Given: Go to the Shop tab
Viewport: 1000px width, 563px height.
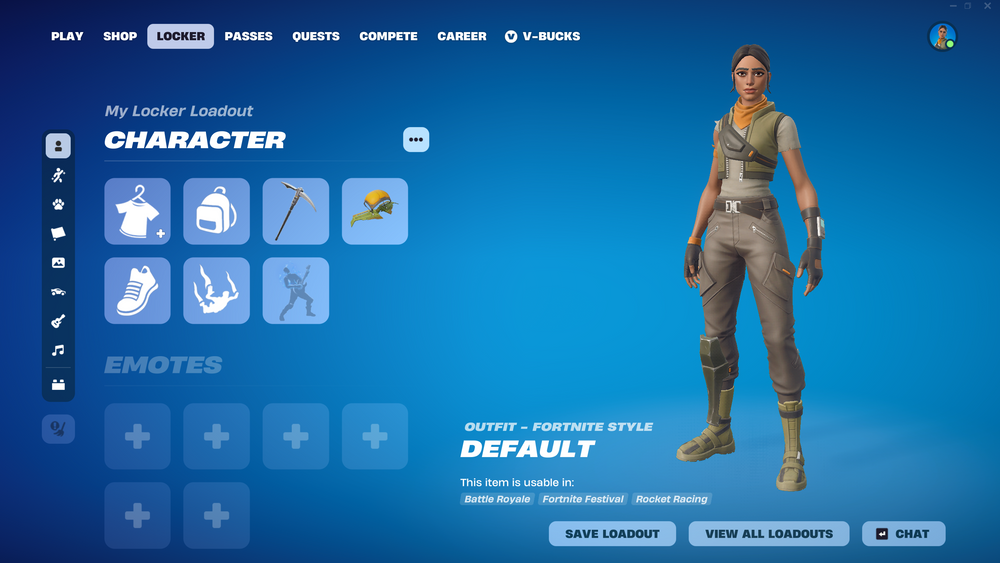Looking at the screenshot, I should coord(120,36).
